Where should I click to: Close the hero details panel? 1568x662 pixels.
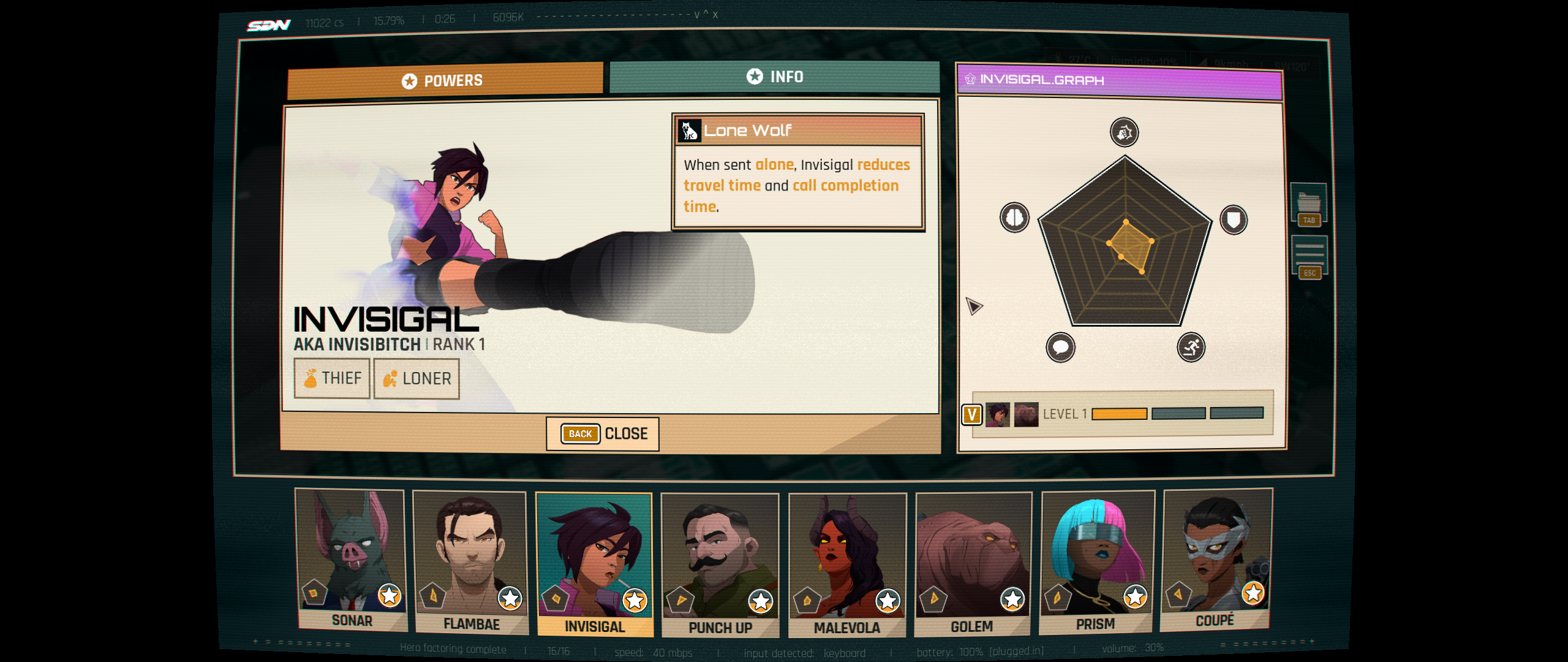pos(603,434)
